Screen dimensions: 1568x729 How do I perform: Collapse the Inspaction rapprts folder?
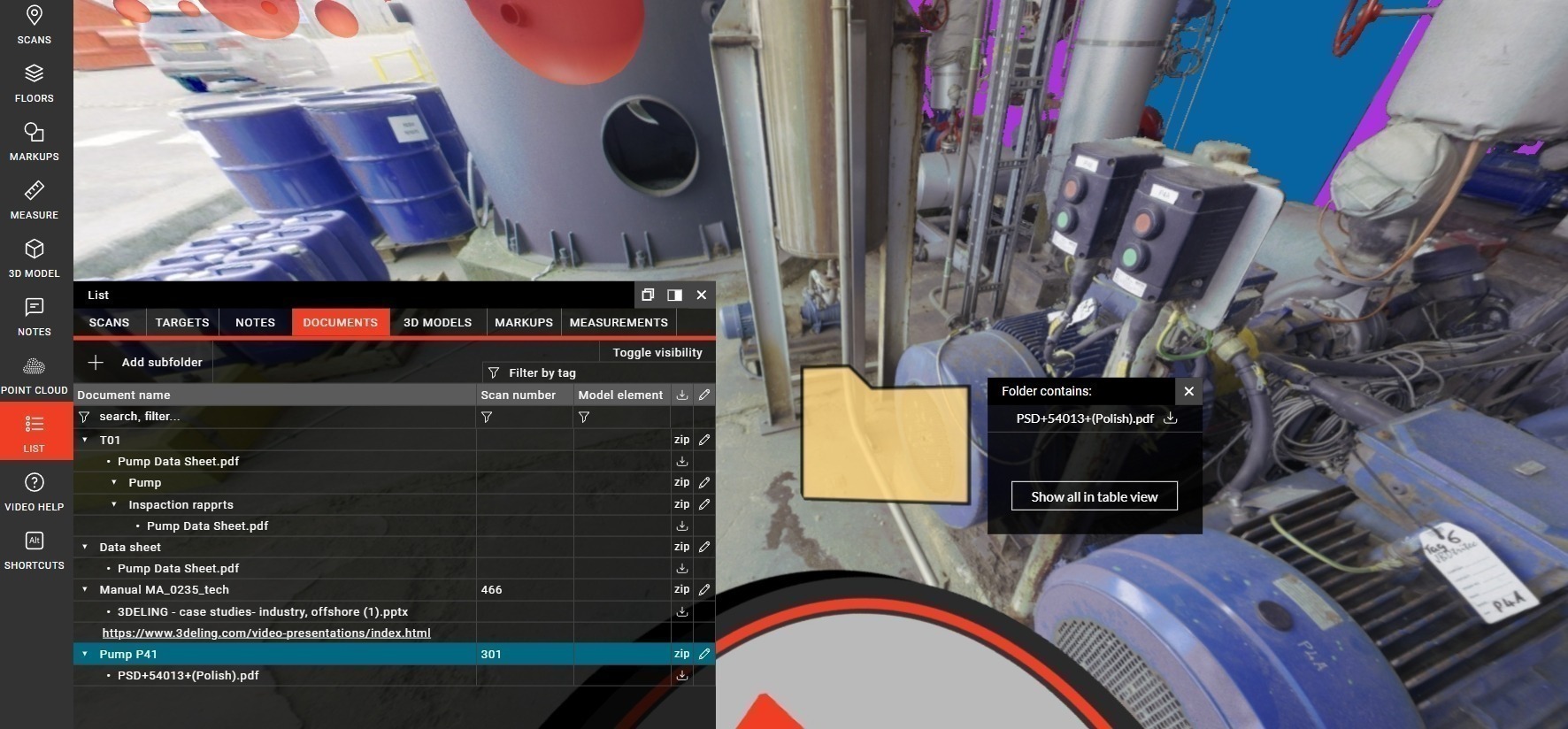point(115,504)
